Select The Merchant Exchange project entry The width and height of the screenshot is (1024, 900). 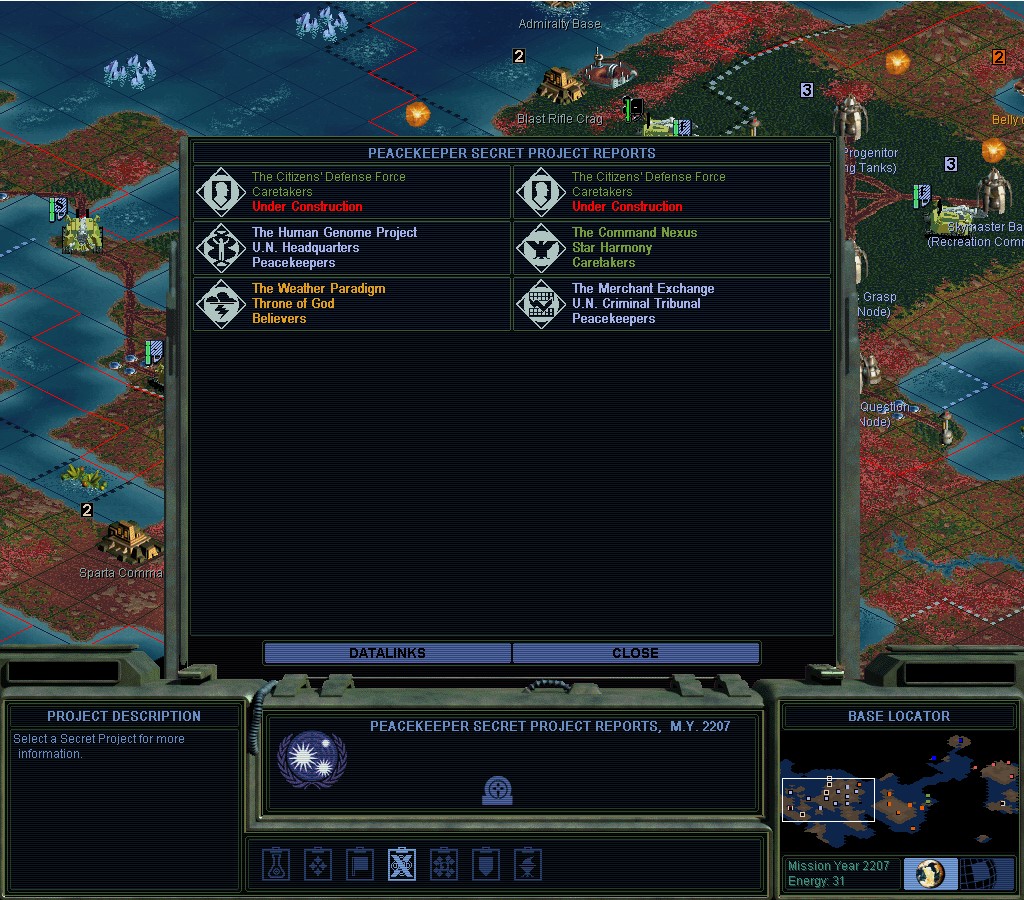tap(672, 304)
